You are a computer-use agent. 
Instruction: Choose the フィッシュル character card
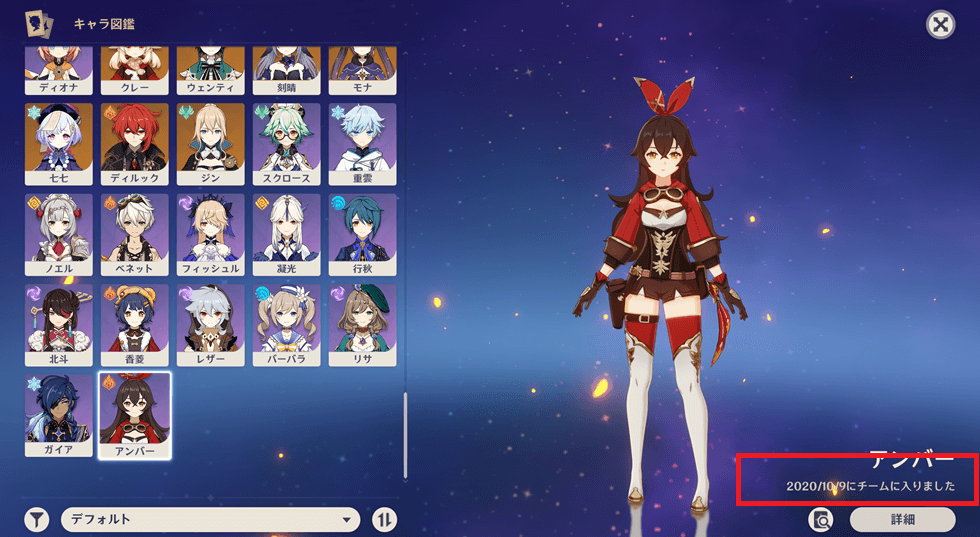coord(210,235)
